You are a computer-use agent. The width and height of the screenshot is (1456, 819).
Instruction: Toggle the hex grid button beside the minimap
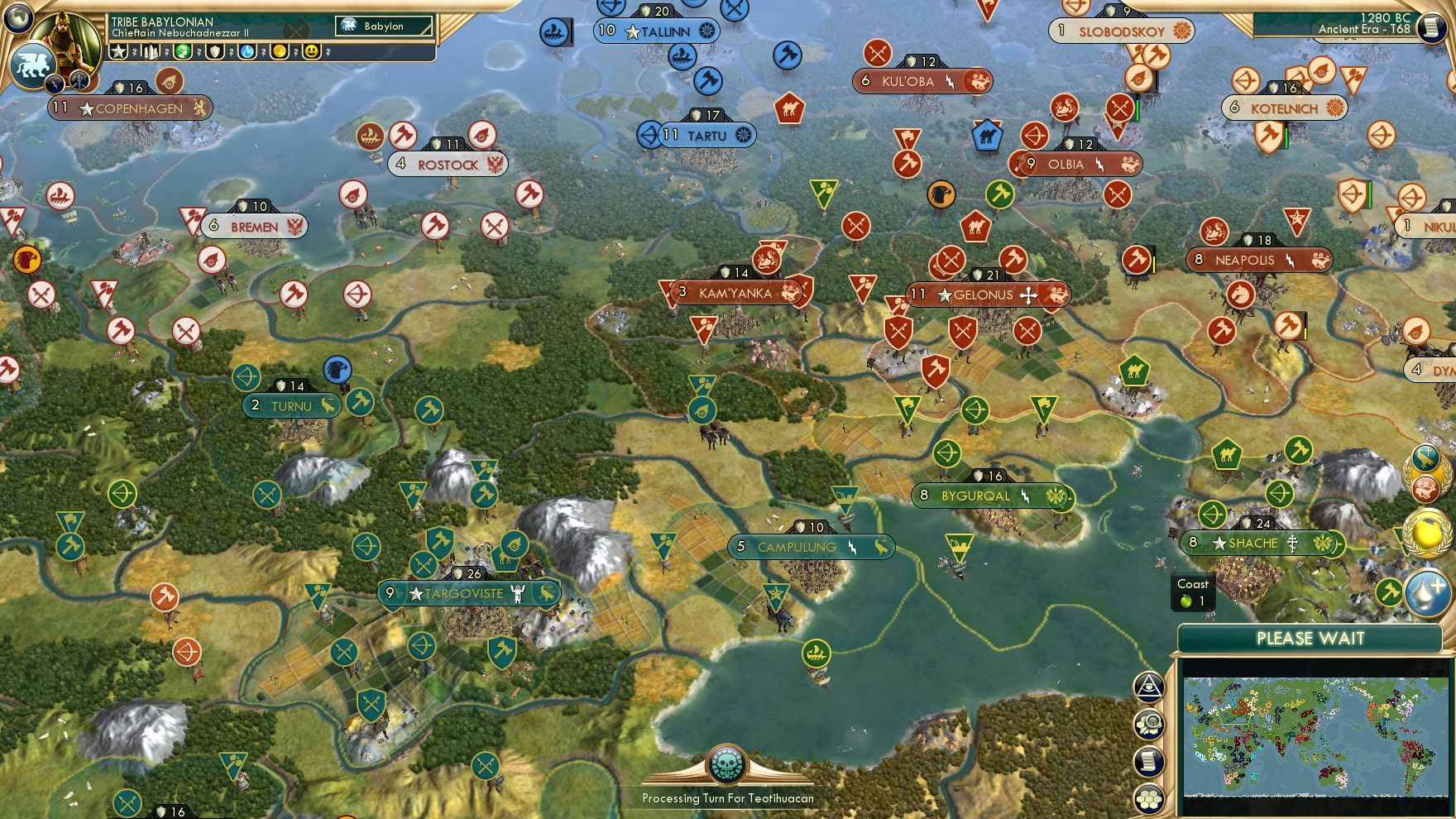pyautogui.click(x=1149, y=798)
